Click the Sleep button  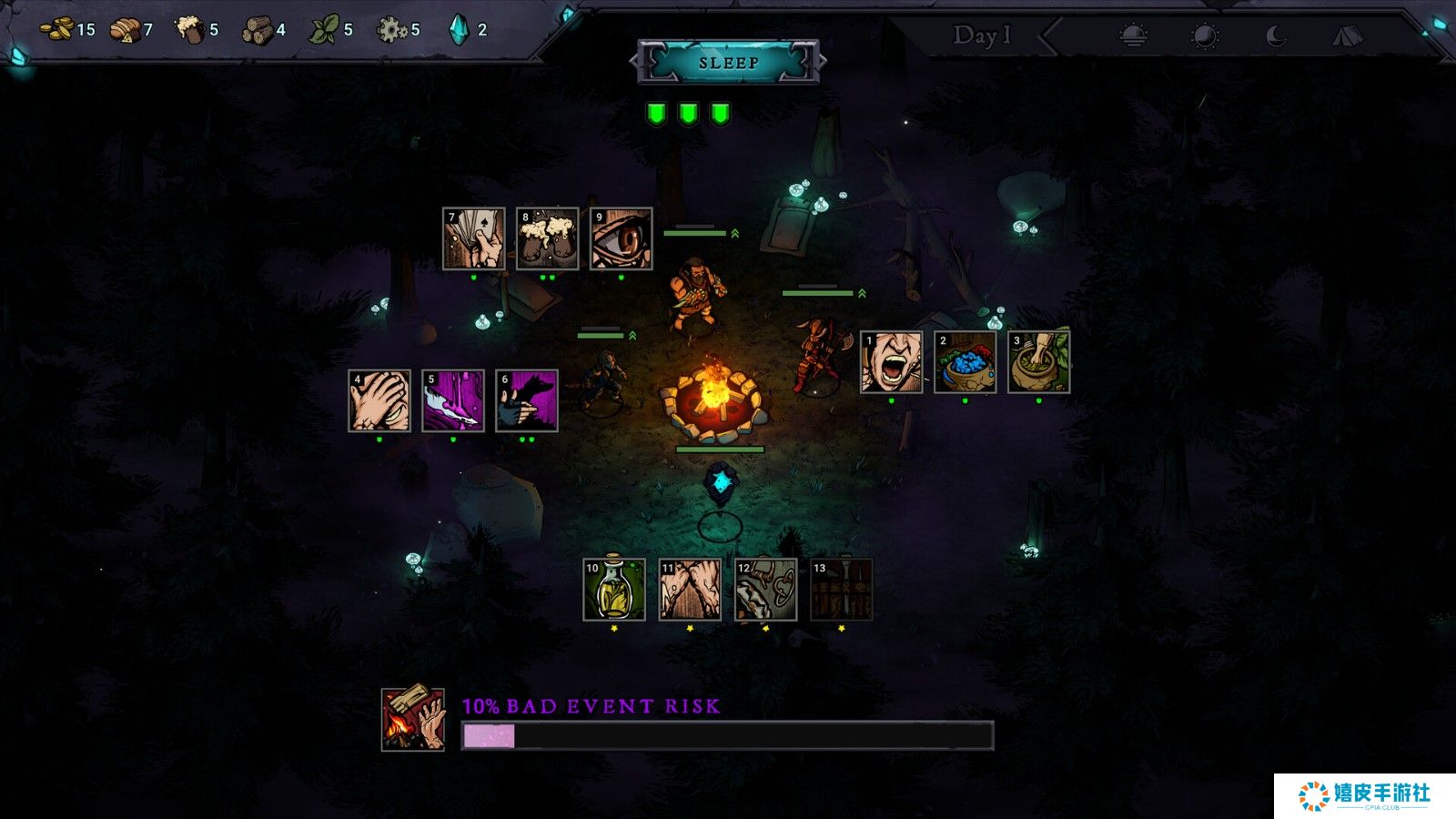coord(728,63)
